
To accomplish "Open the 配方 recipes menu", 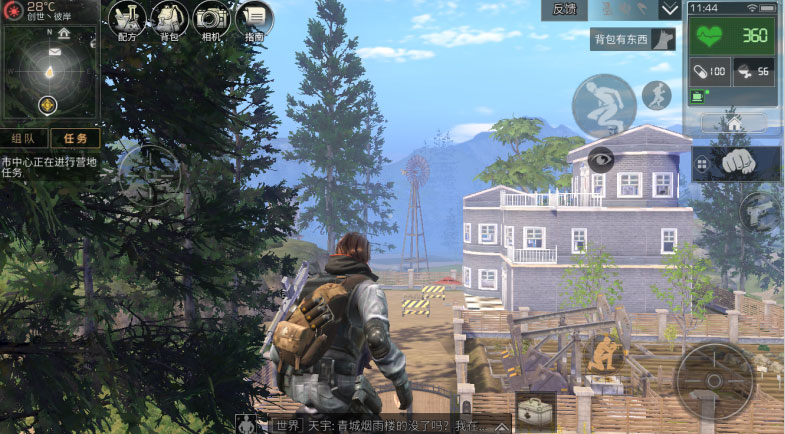I will pos(127,20).
